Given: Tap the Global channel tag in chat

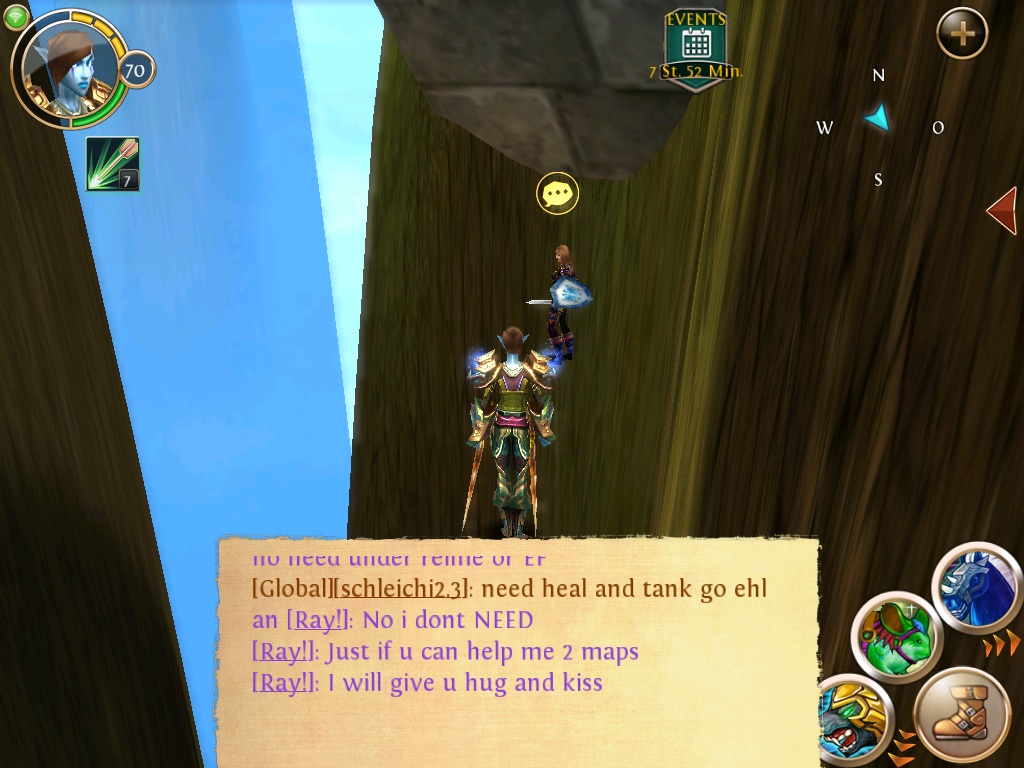Looking at the screenshot, I should [291, 588].
